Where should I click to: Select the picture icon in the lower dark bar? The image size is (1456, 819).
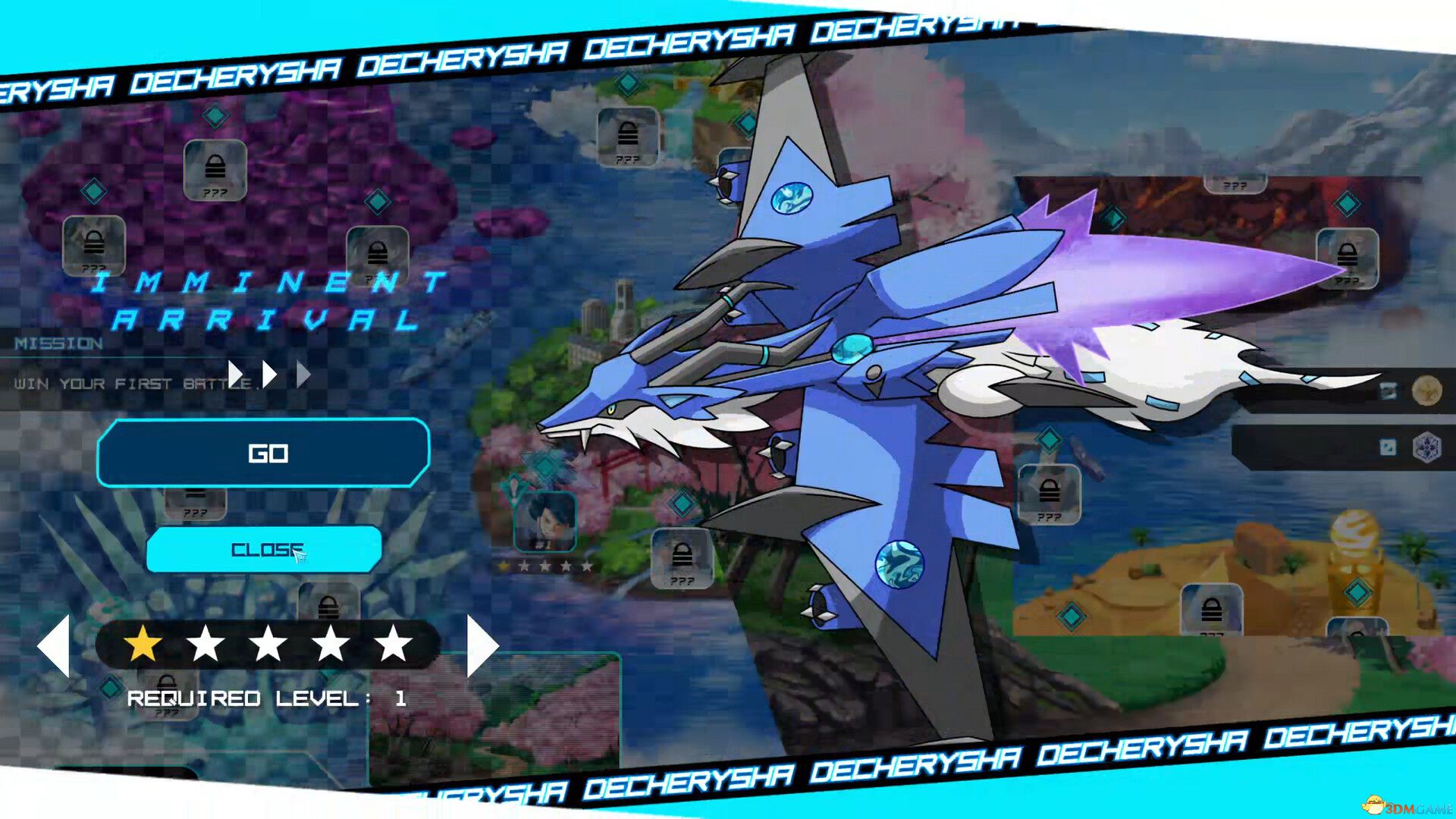point(1388,447)
